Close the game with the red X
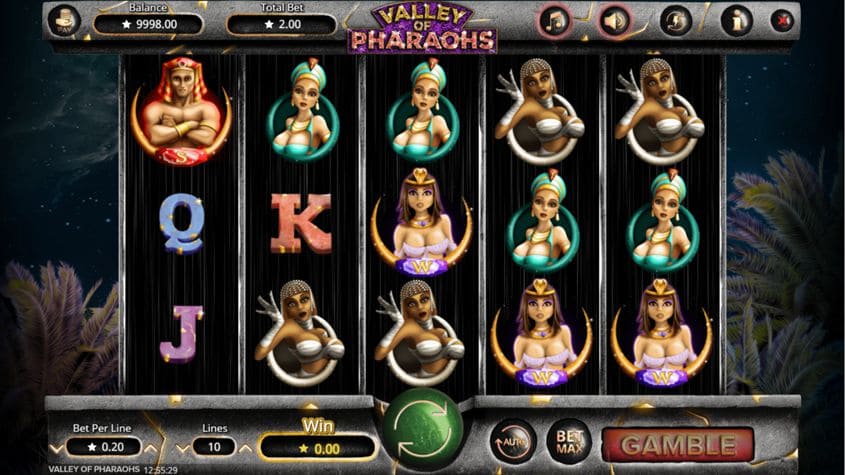Viewport: 845px width, 475px height. 781,21
